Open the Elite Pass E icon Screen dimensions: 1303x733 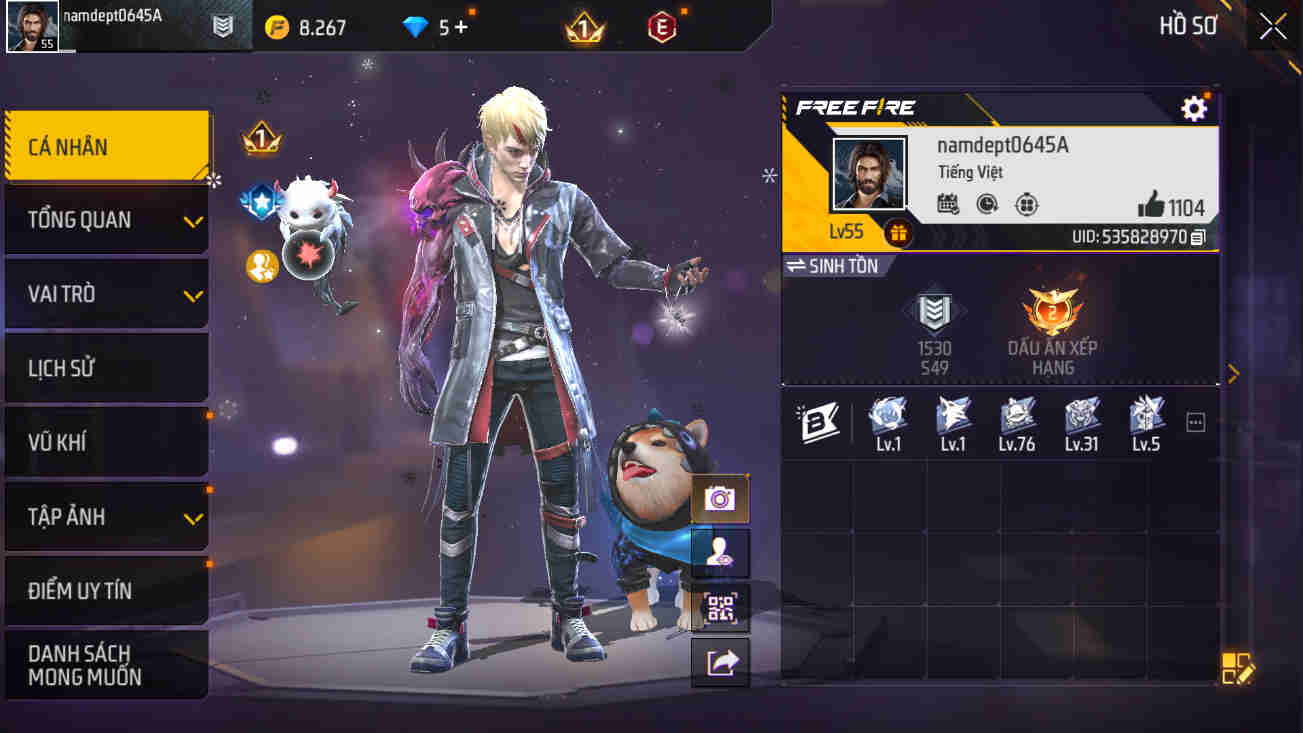coord(664,28)
